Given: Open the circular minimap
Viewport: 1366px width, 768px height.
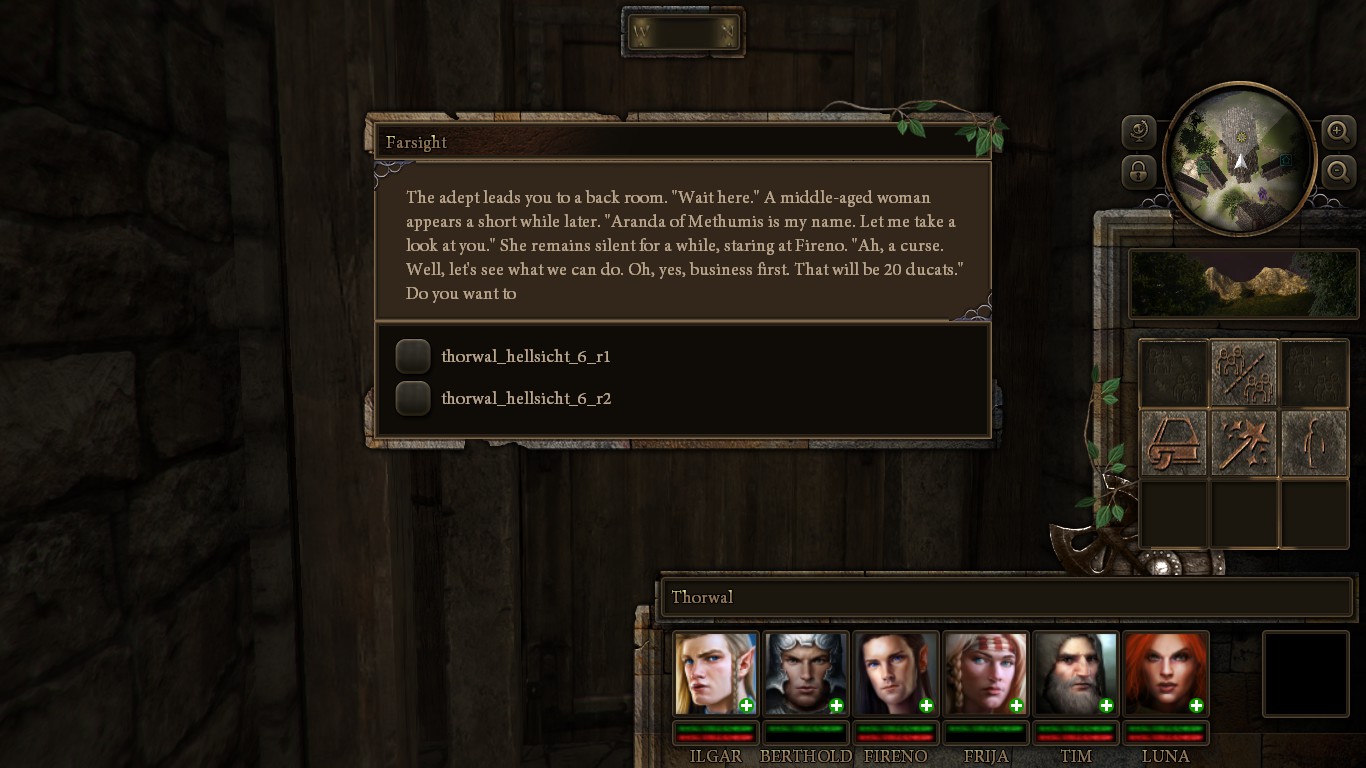Looking at the screenshot, I should [x=1239, y=159].
